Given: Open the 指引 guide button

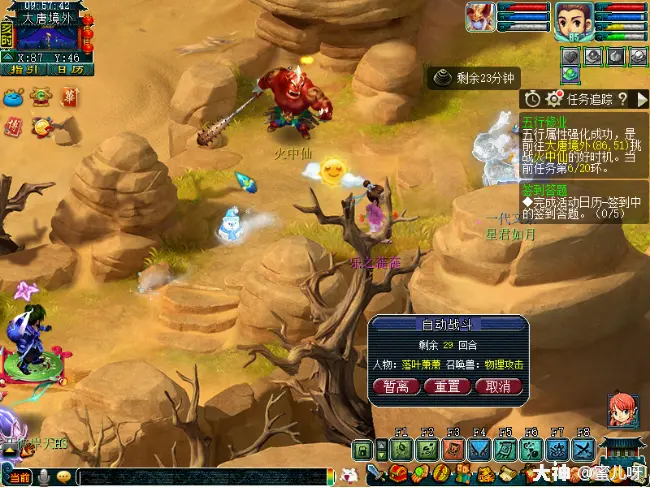Looking at the screenshot, I should click(x=22, y=69).
